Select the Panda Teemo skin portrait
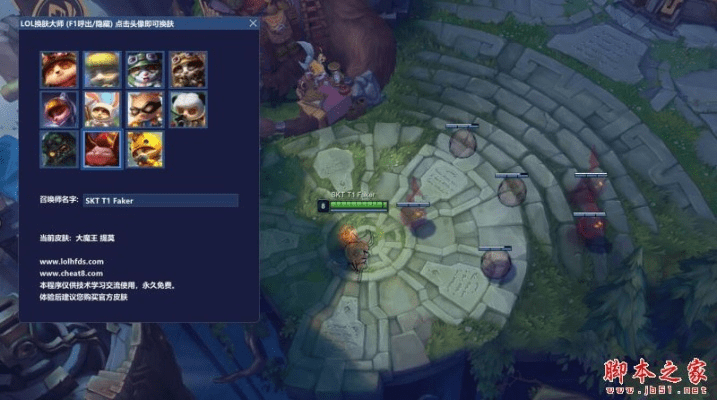717x400 pixels. coord(186,108)
